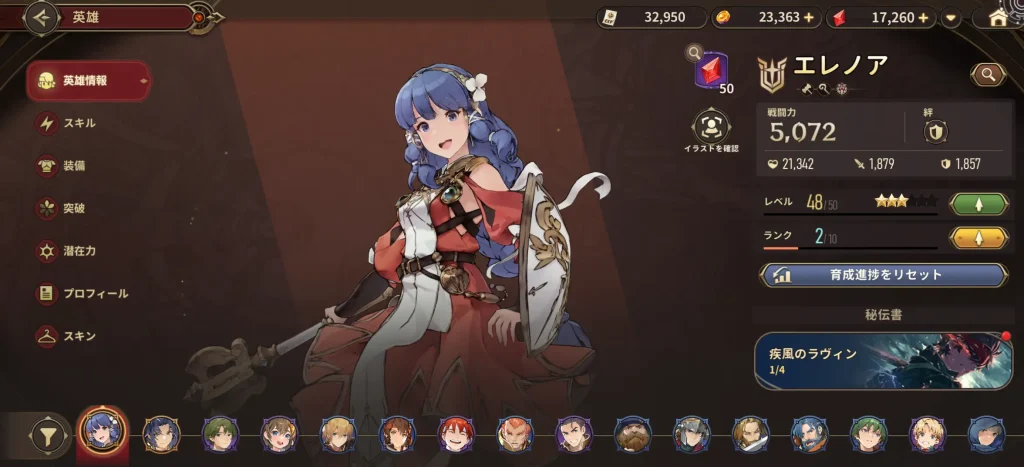Click 育成進捗をリセット button
Image resolution: width=1024 pixels, height=467 pixels.
tap(883, 275)
